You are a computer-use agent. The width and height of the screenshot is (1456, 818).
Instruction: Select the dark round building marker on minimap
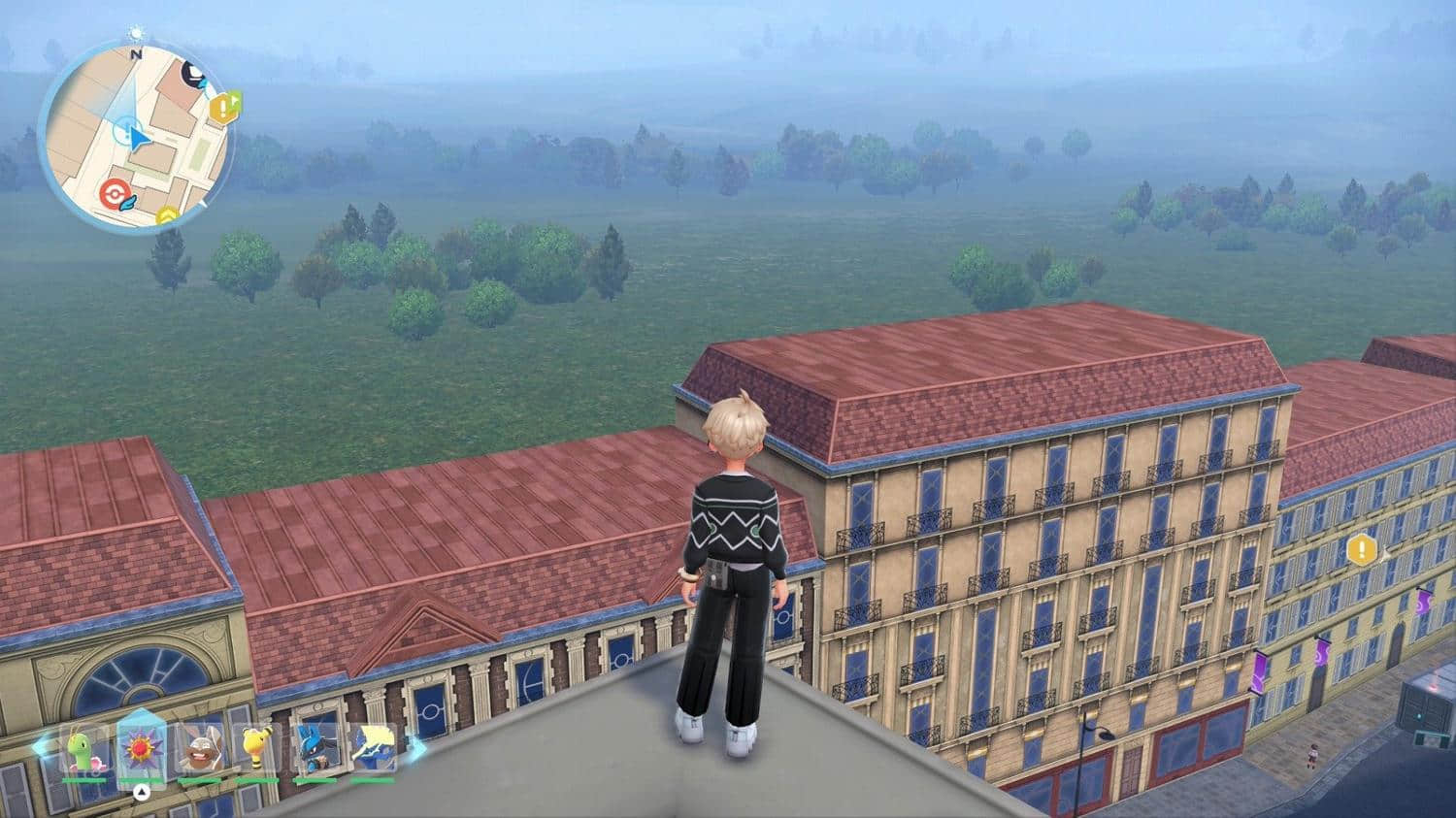196,74
